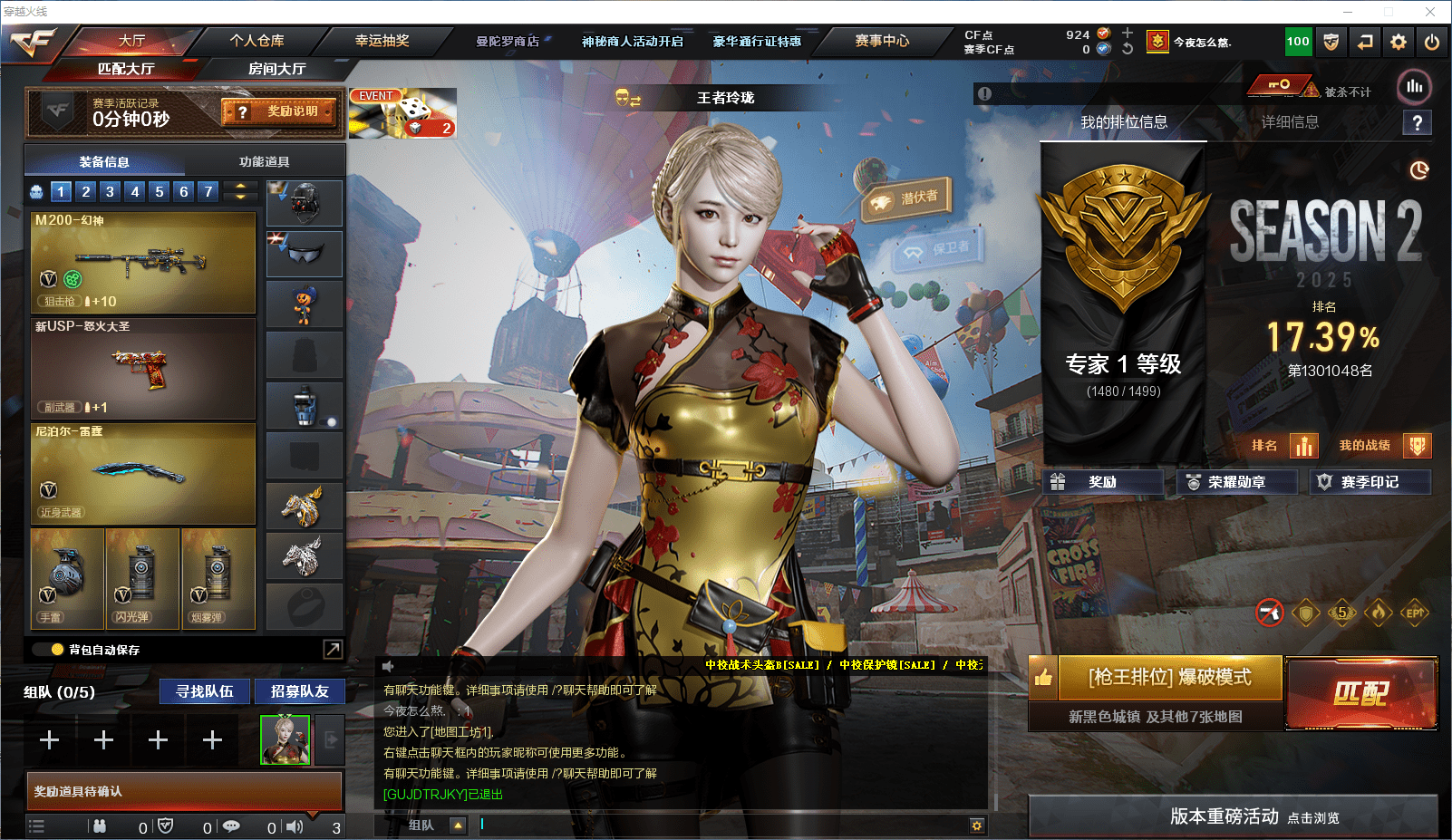Start matchmaking with the 匹配 button
The image size is (1452, 840).
1360,693
